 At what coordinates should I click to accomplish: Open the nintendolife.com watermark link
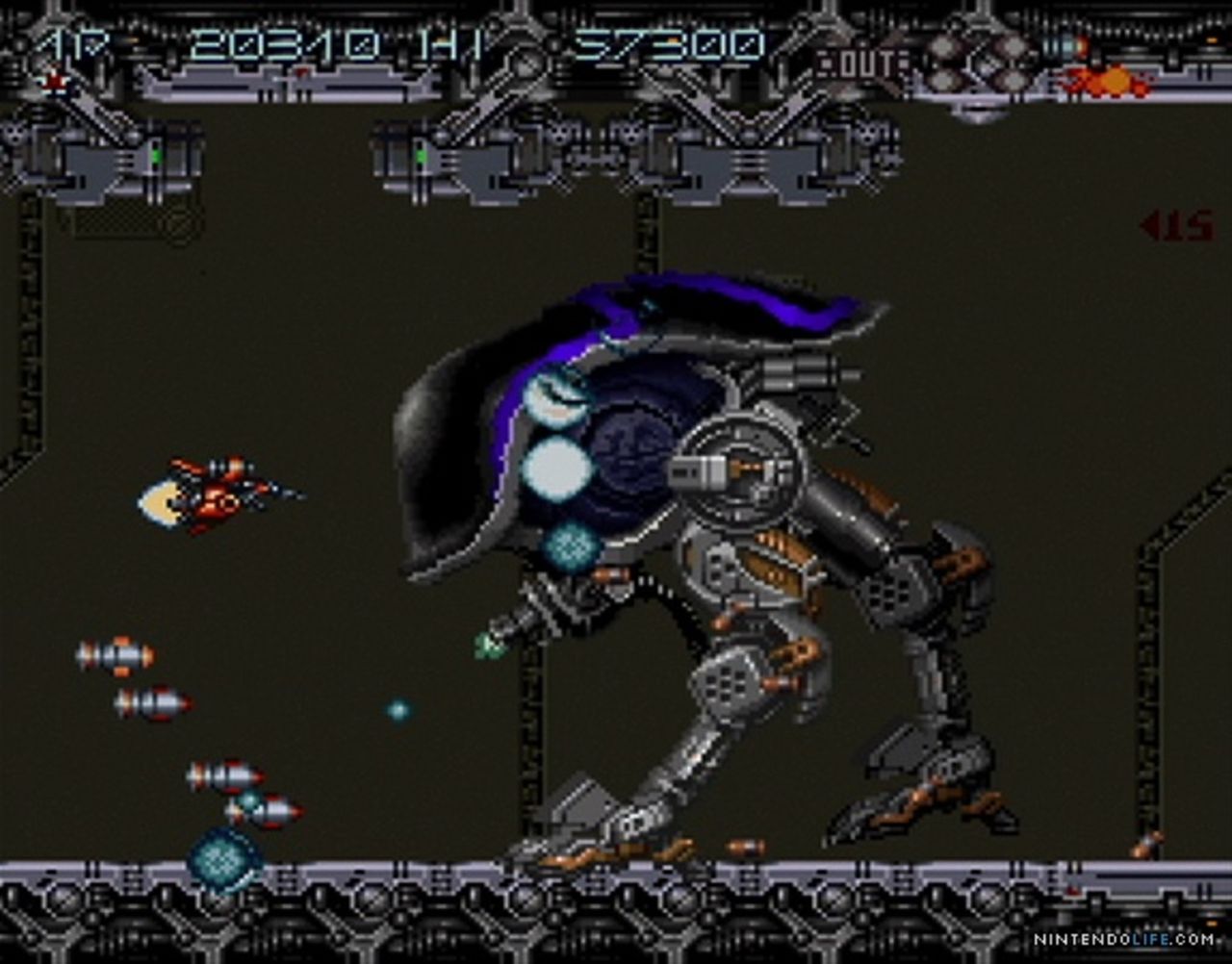coord(1123,939)
